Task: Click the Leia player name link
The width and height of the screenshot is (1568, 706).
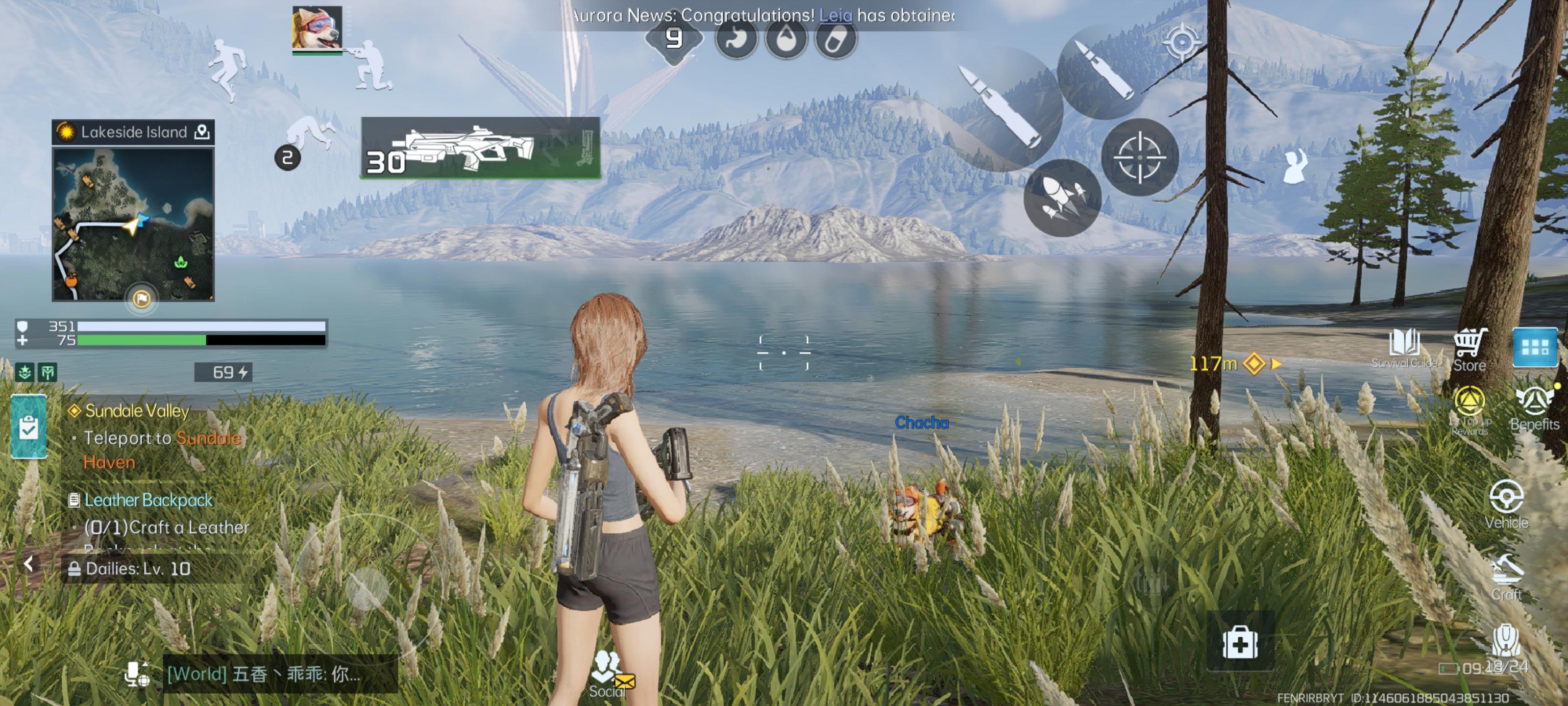Action: click(x=835, y=15)
